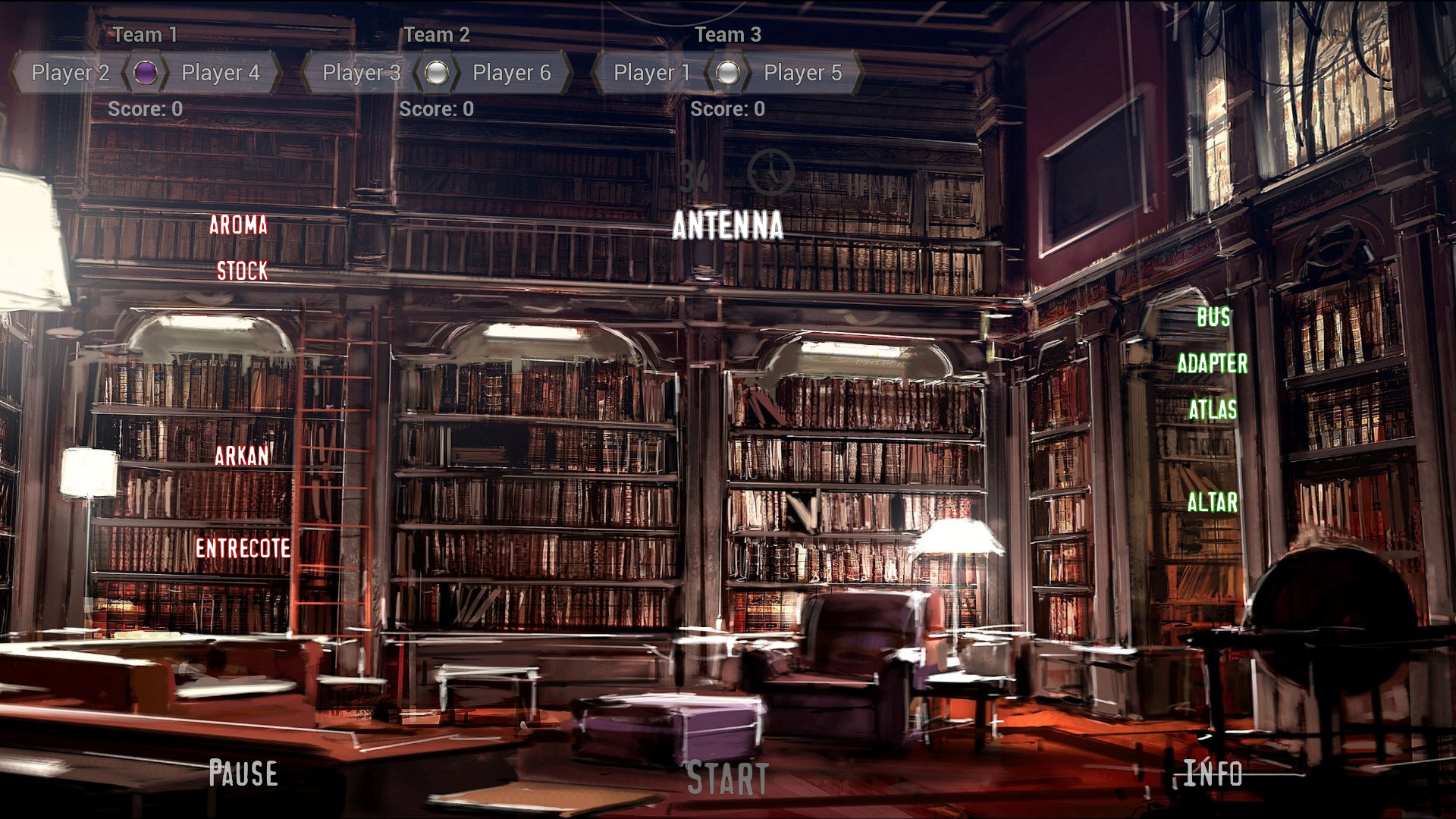
Task: Toggle active player to Player 4
Action: point(220,73)
